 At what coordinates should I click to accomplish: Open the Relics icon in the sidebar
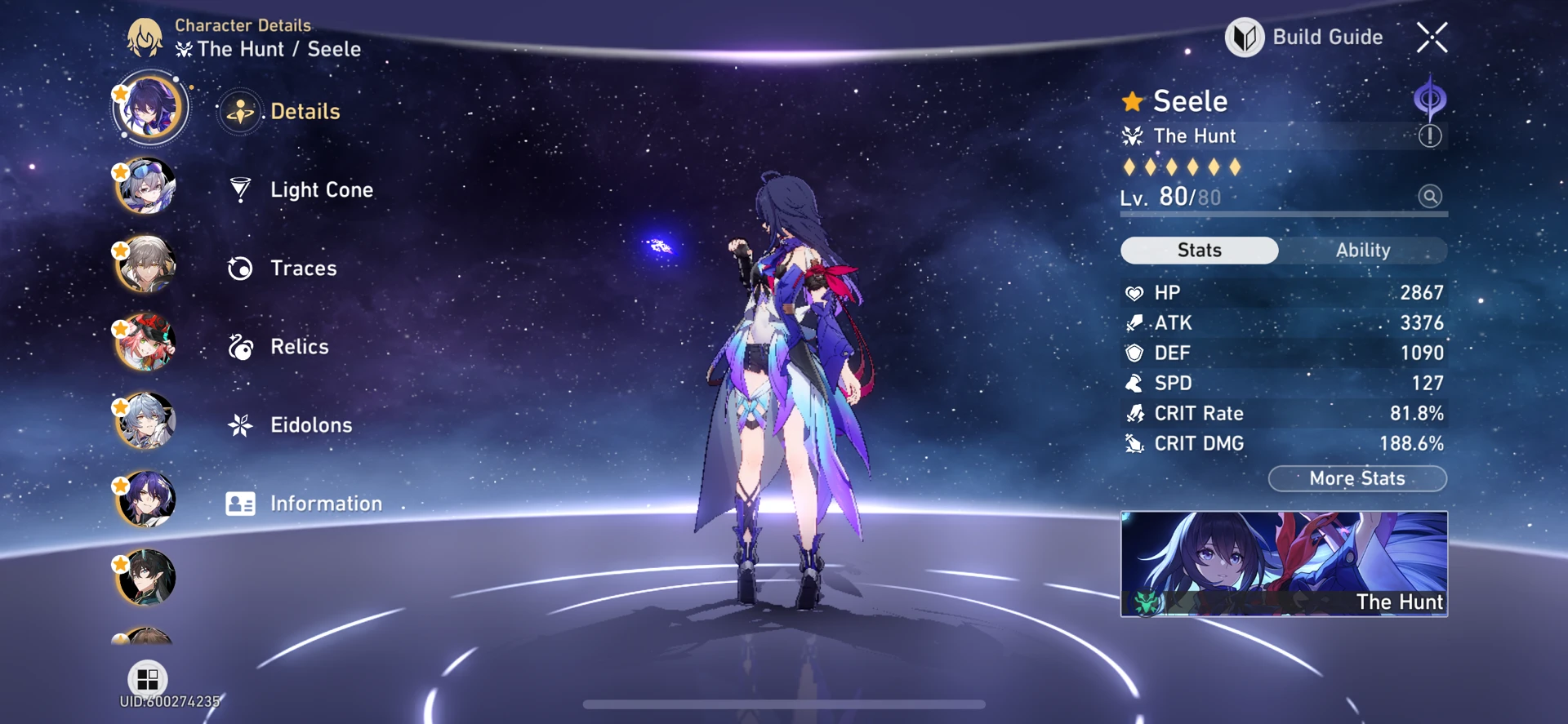(x=238, y=346)
